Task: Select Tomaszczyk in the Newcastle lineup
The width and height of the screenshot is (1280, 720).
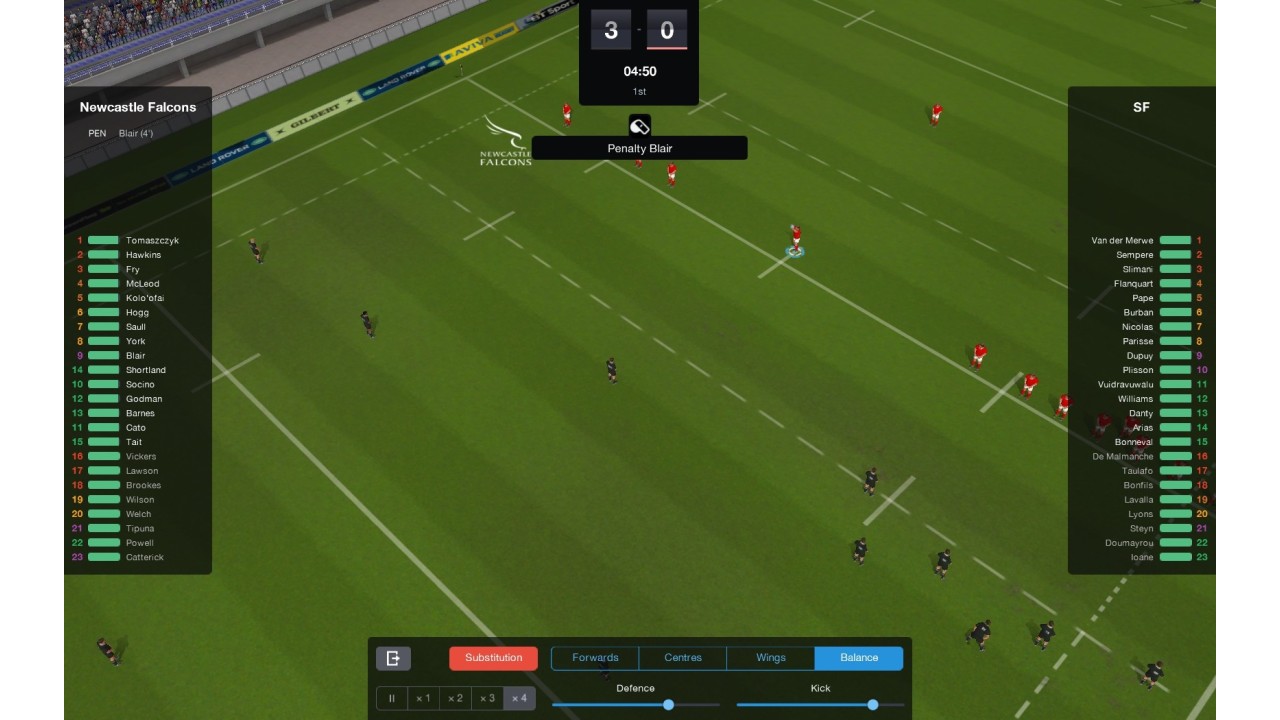Action: [x=152, y=241]
